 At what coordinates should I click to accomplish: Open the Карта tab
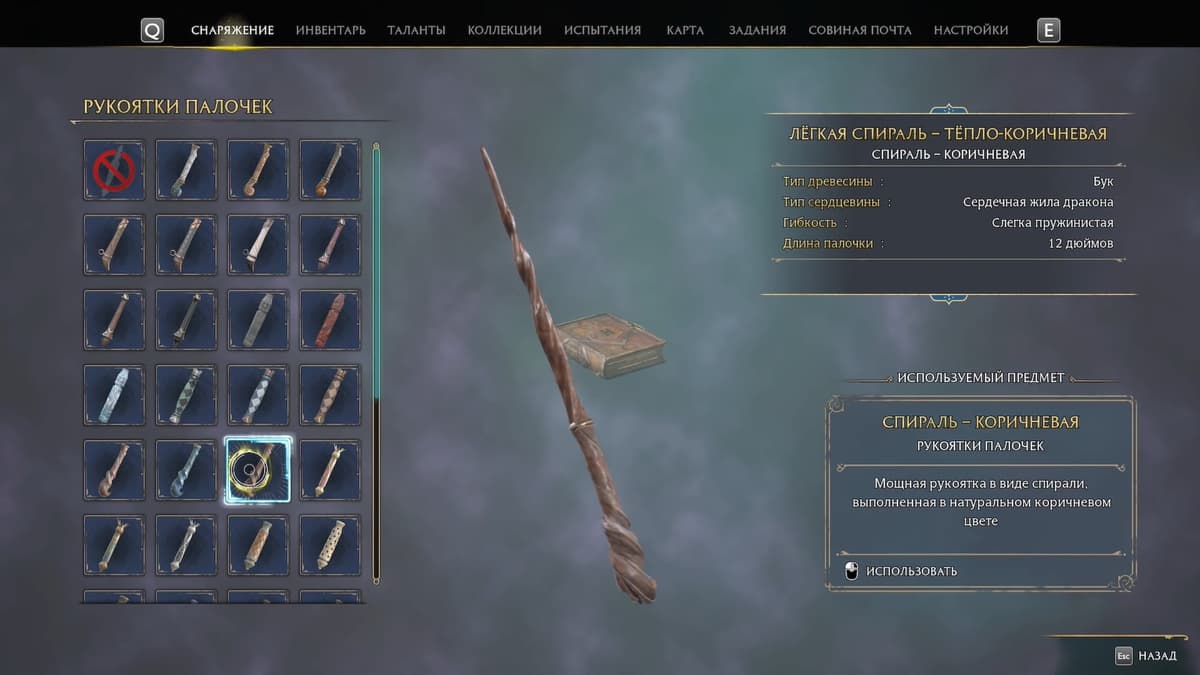point(685,30)
